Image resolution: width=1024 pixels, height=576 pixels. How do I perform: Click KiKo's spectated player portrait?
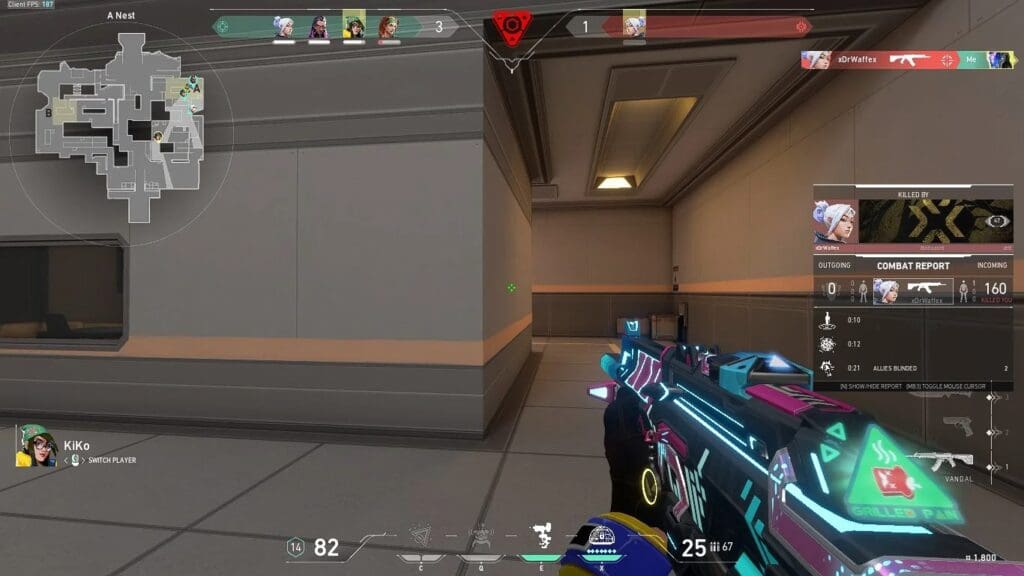[36, 446]
